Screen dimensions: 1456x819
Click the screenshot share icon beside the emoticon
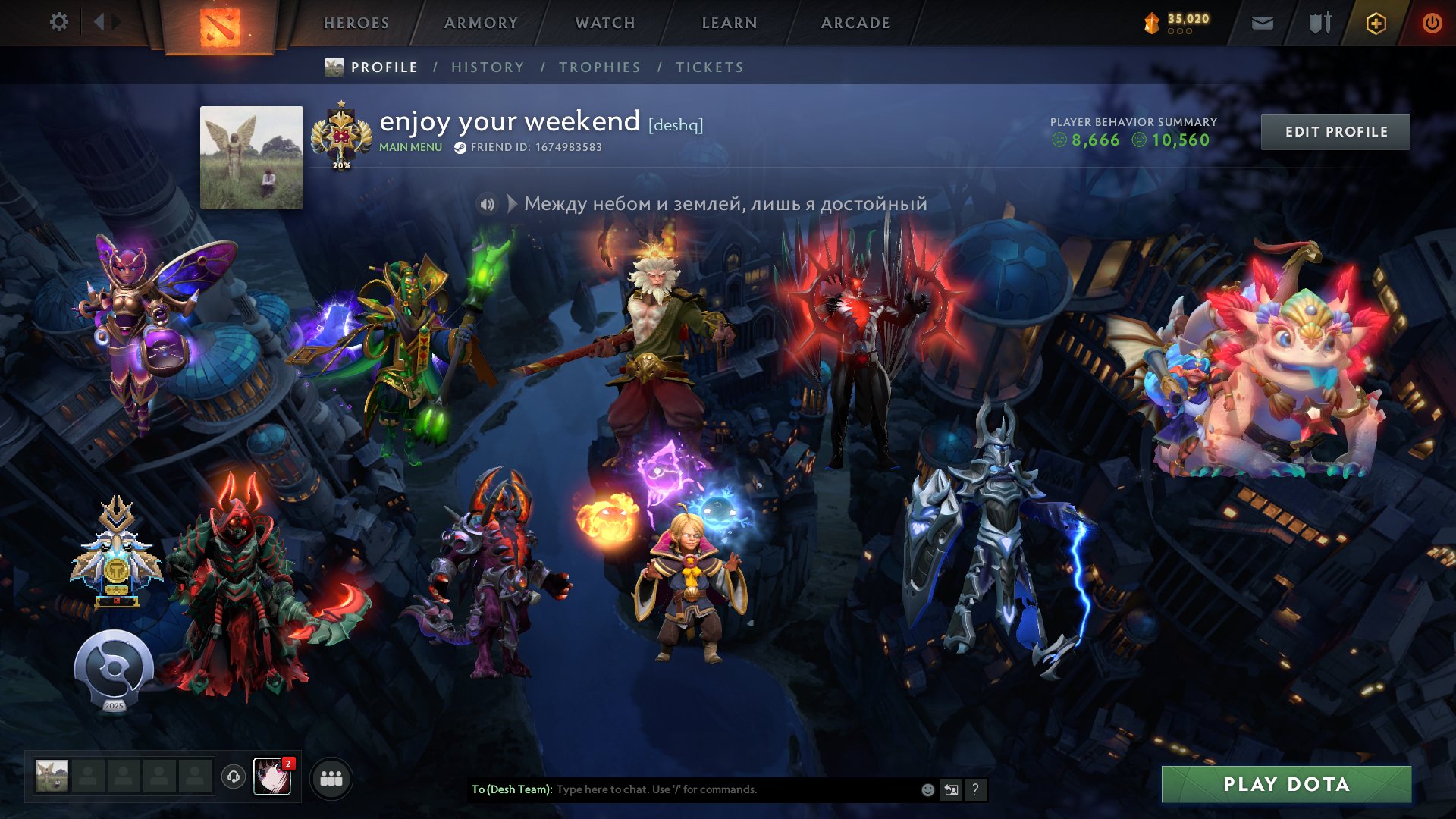coord(951,789)
